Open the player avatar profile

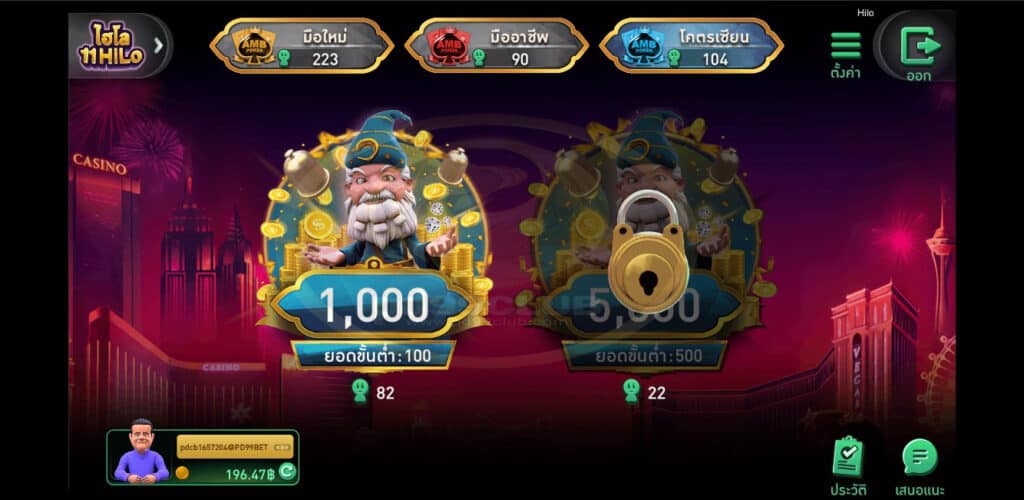click(x=141, y=454)
